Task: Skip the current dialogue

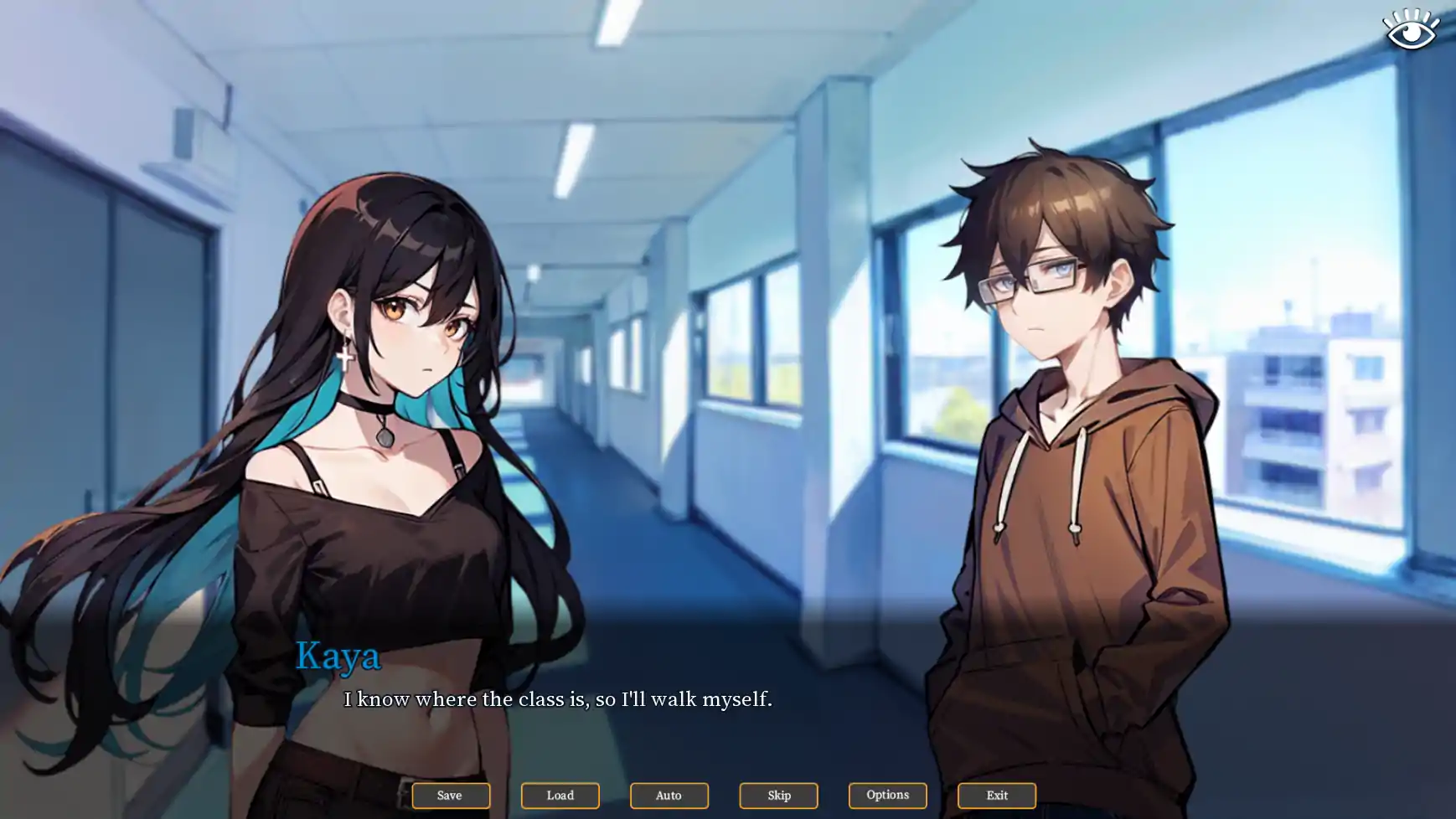Action: 778,795
